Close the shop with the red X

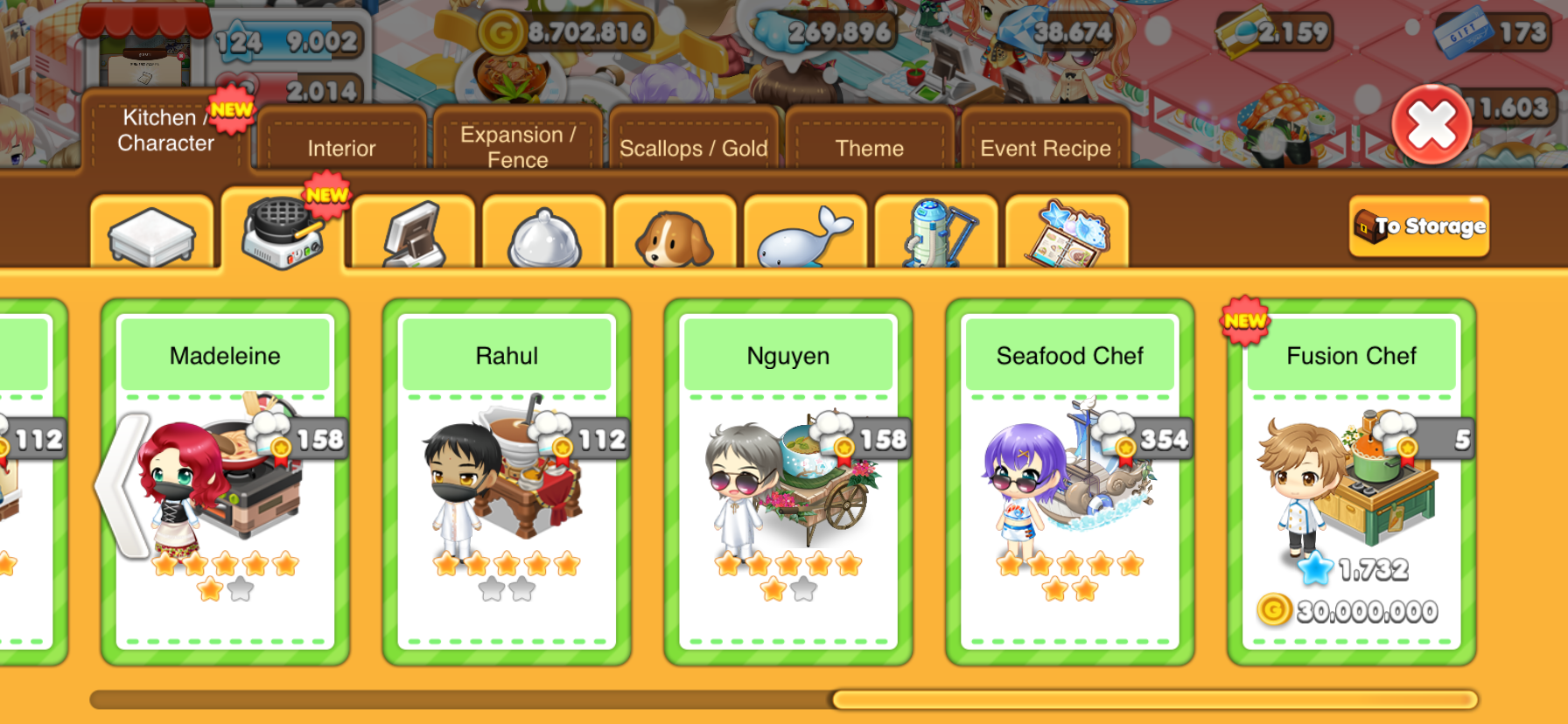point(1431,124)
